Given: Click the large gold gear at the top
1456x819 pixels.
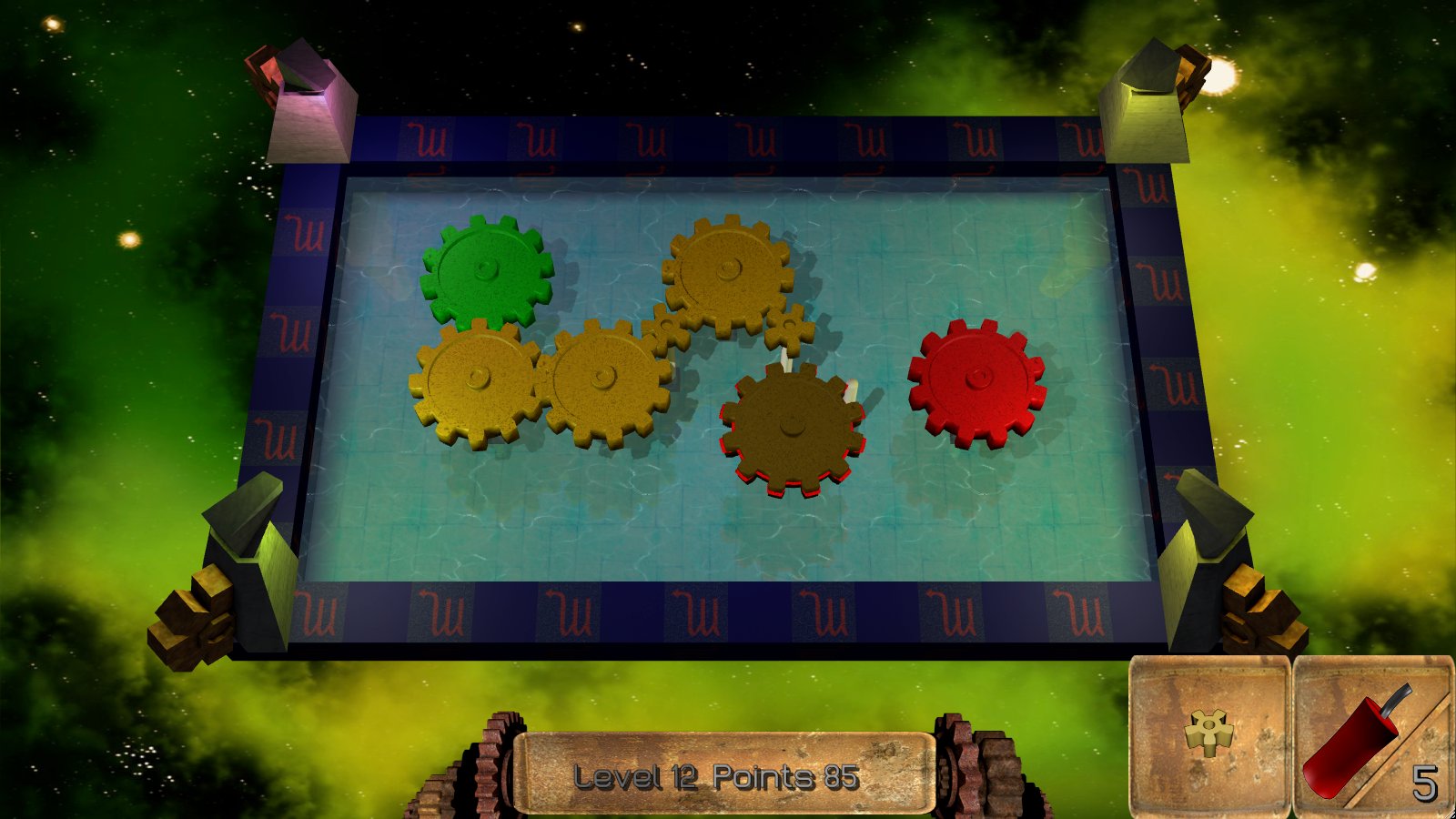Looking at the screenshot, I should click(x=726, y=270).
